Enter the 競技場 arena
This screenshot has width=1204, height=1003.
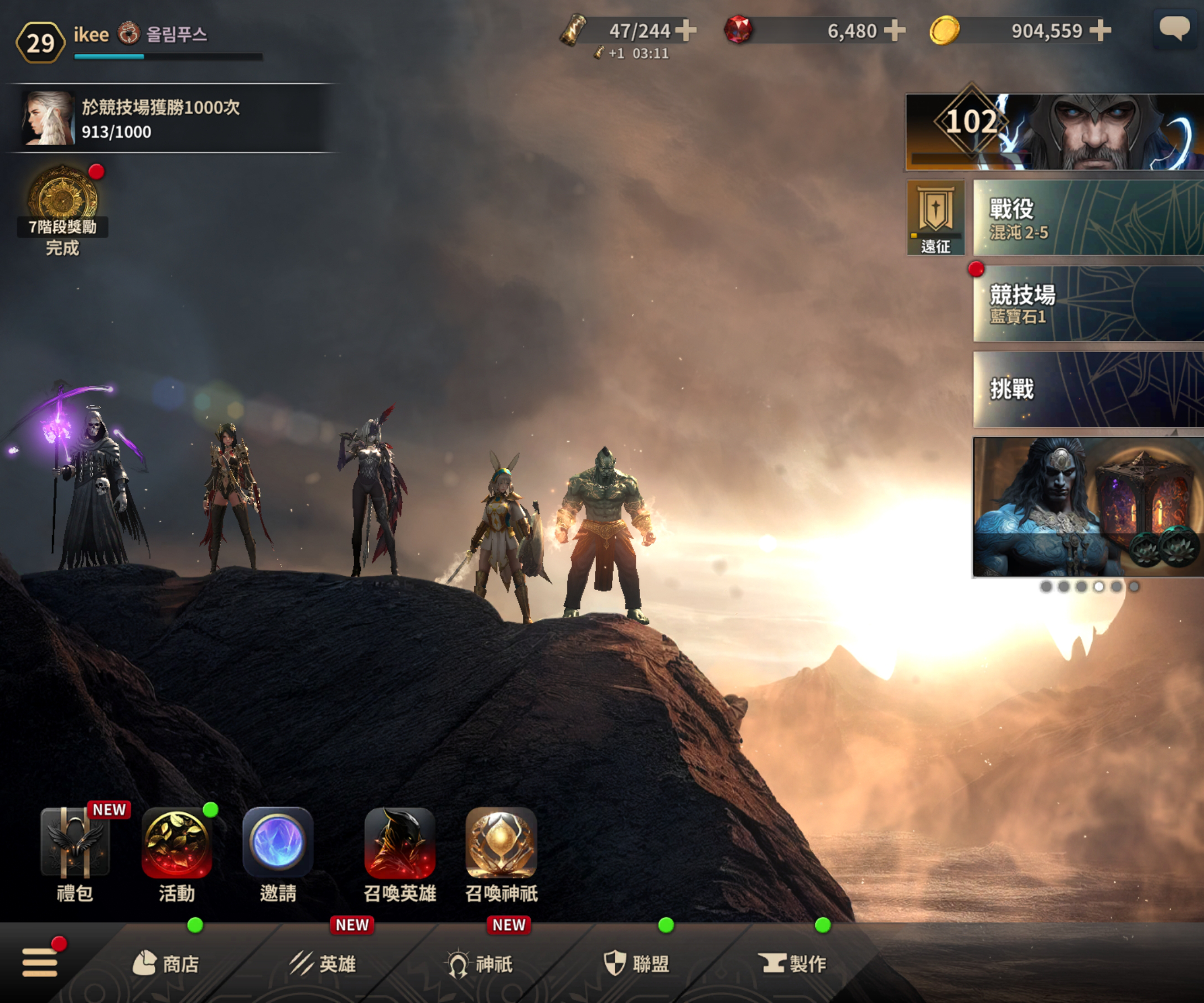[x=1087, y=304]
